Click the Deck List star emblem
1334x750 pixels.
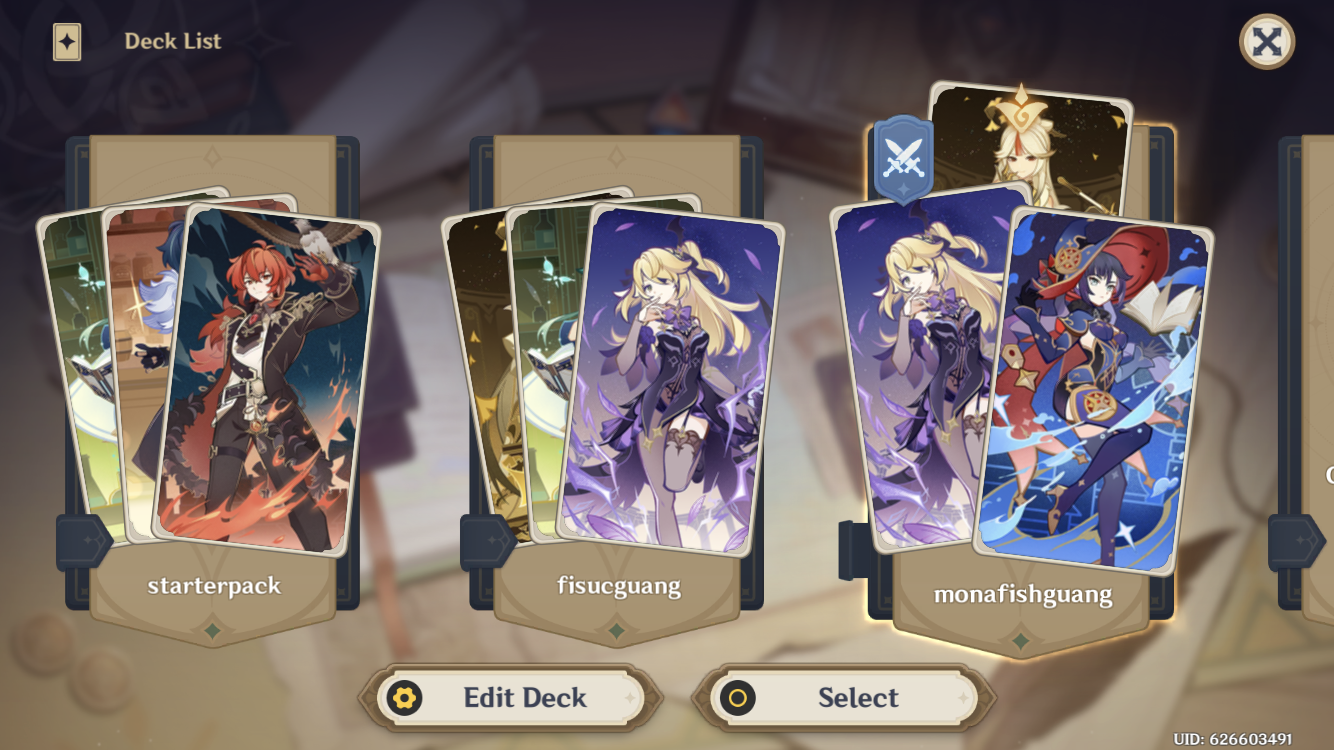[x=66, y=41]
